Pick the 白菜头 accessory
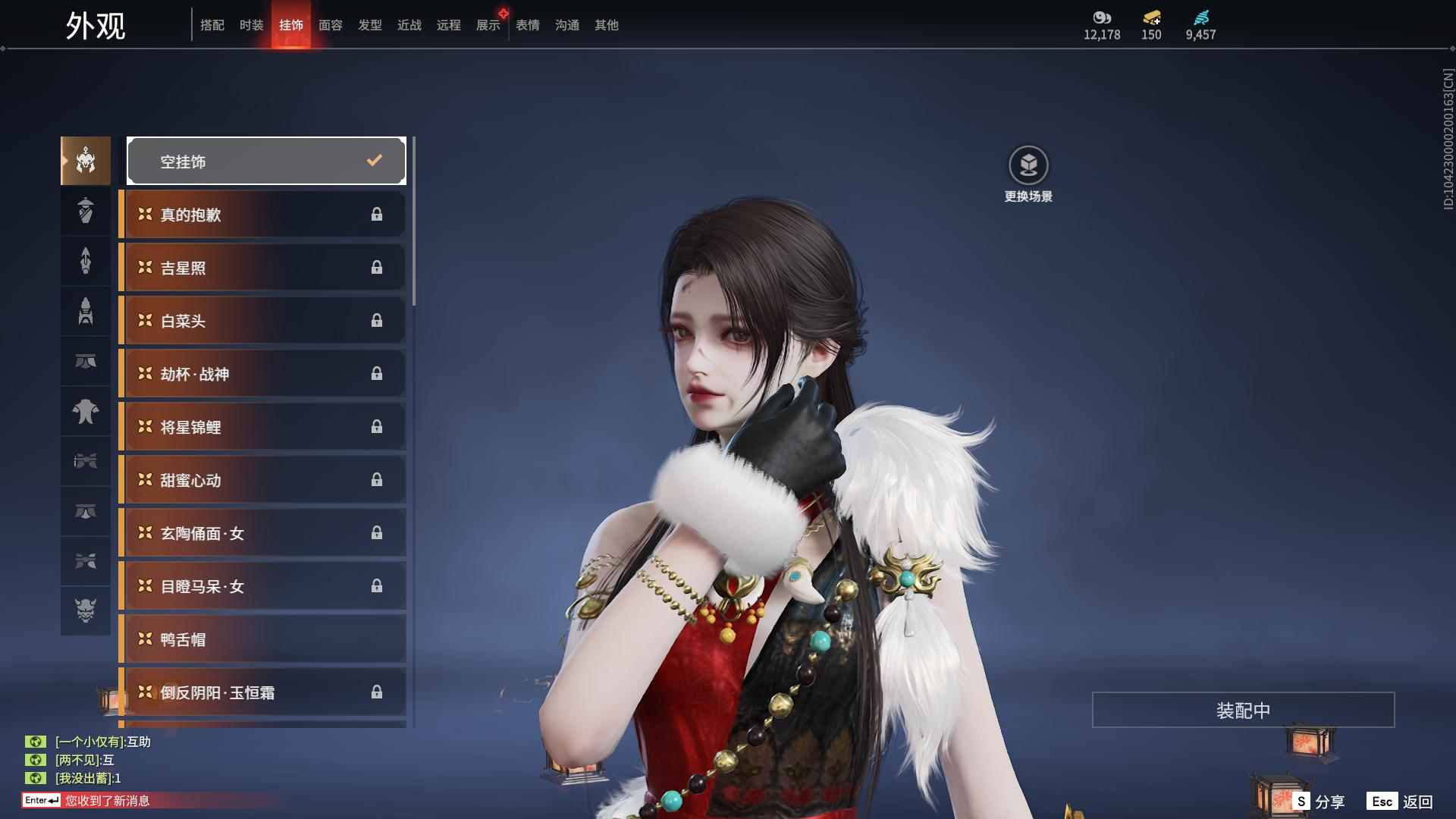1456x819 pixels. (x=262, y=321)
